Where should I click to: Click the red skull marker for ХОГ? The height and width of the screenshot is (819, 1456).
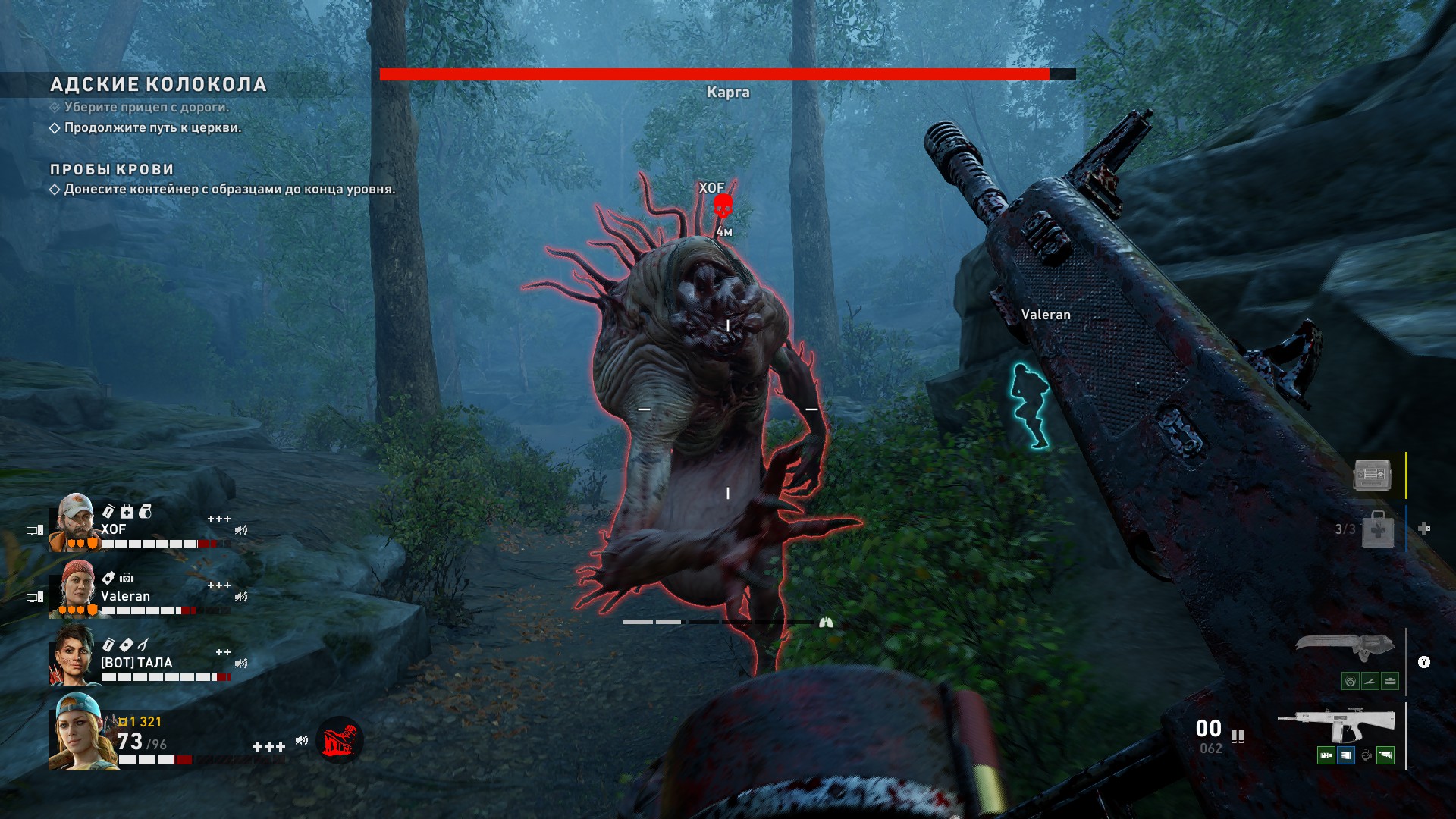tap(723, 206)
